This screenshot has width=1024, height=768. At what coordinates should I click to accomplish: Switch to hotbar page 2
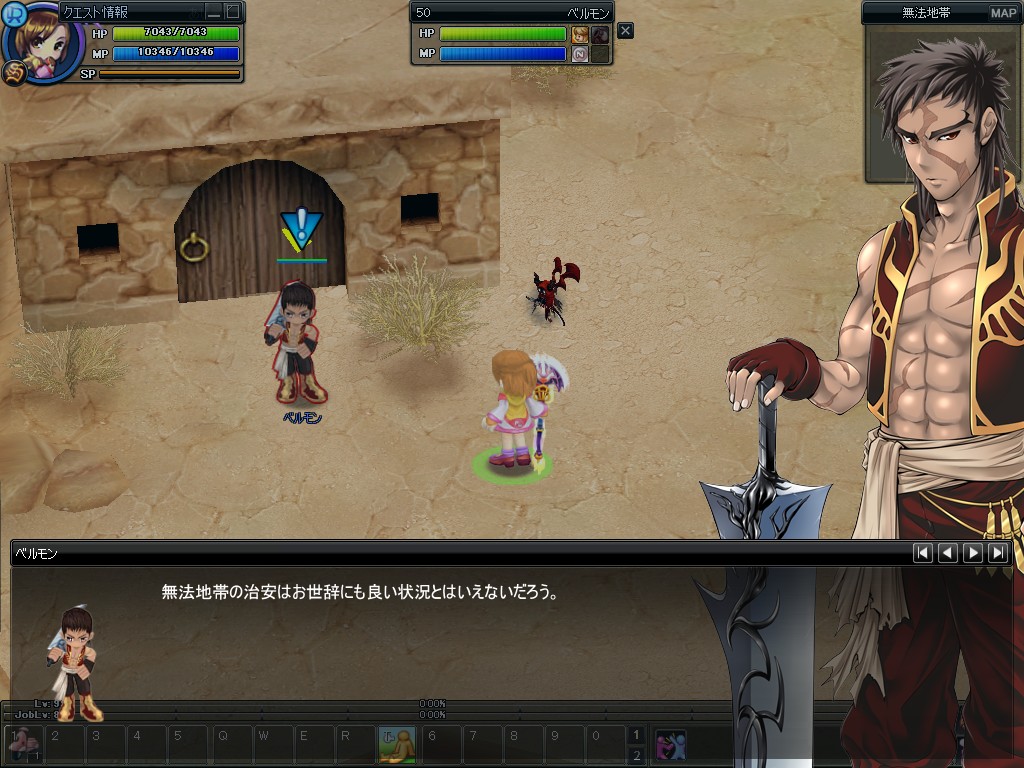(x=635, y=756)
